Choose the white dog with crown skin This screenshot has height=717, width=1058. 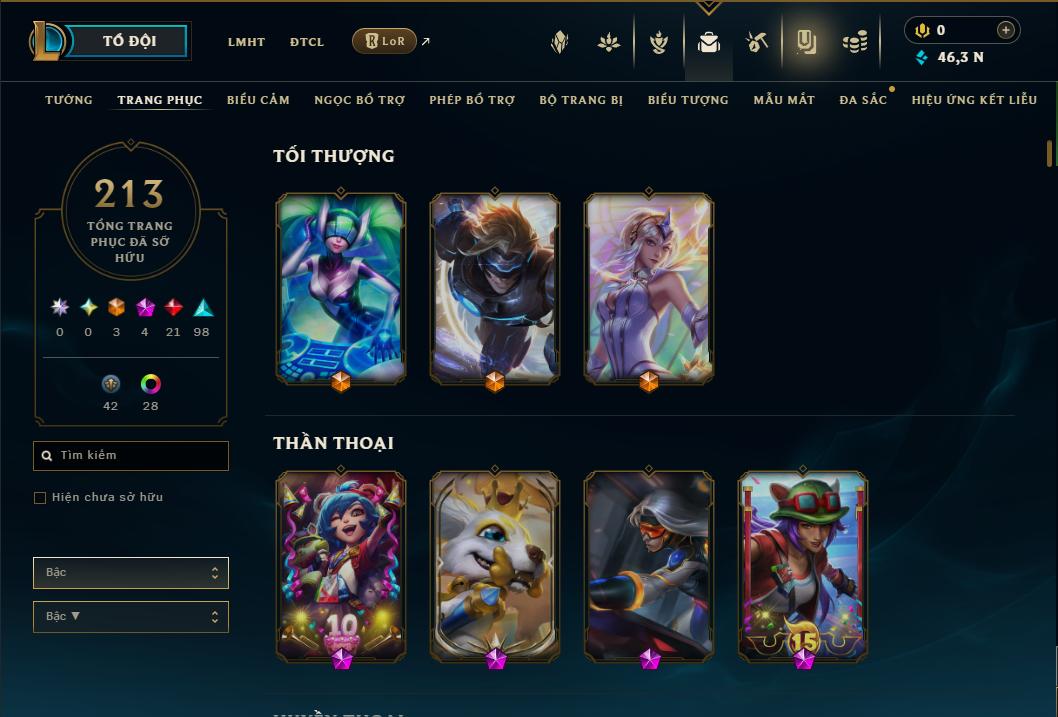click(495, 565)
